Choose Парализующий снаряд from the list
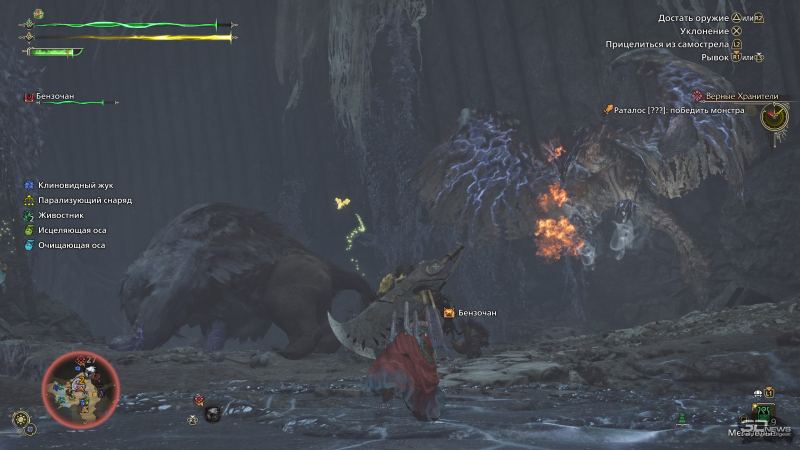This screenshot has width=800, height=450. point(84,200)
